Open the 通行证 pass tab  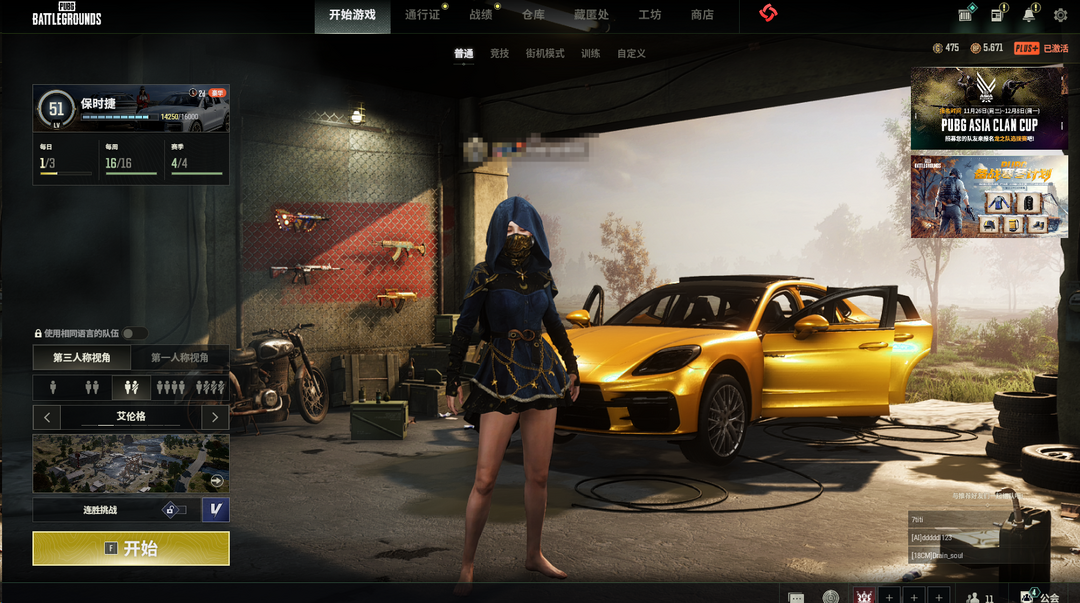[x=422, y=15]
